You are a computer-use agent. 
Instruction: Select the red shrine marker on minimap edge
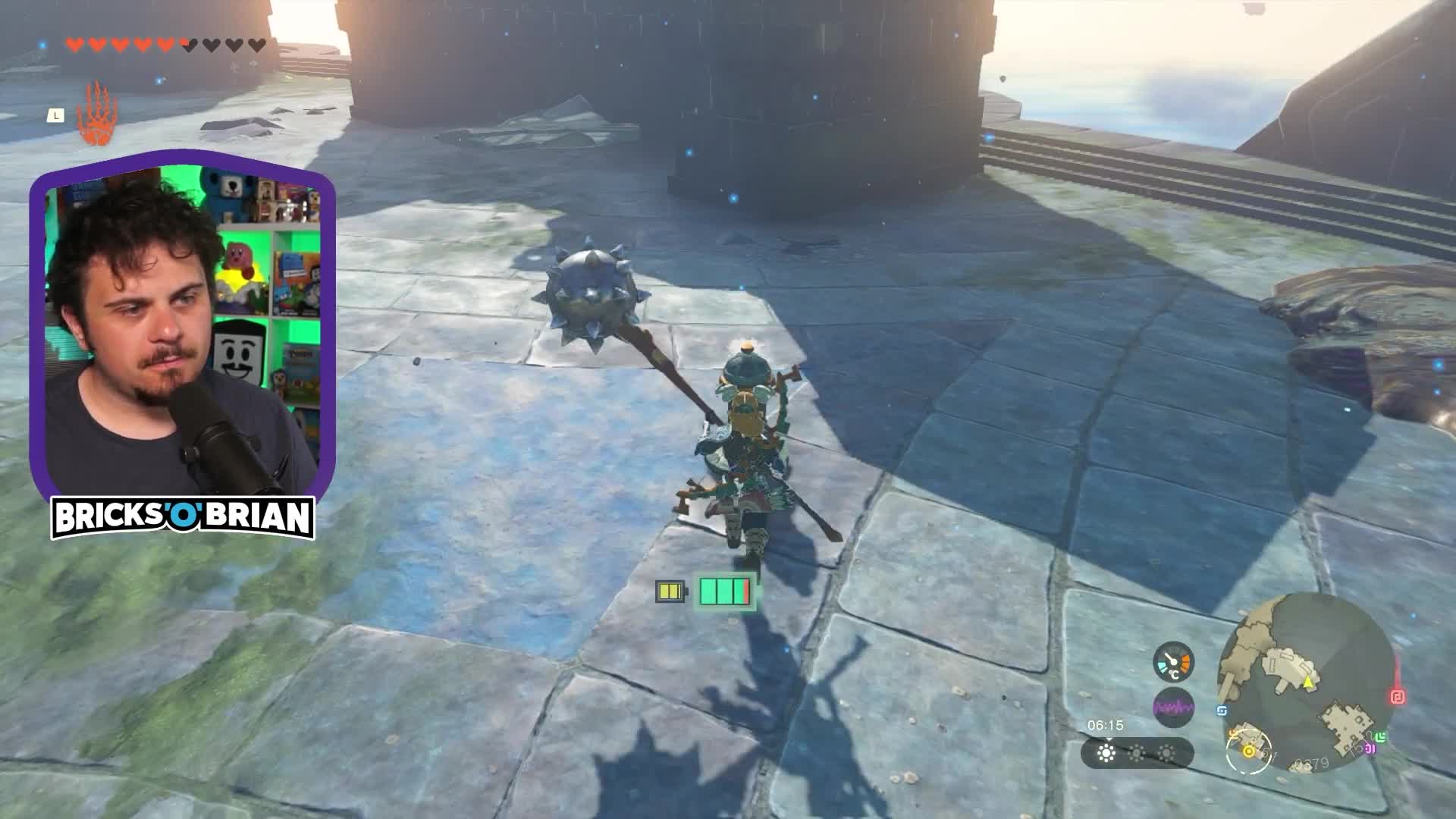click(1398, 696)
